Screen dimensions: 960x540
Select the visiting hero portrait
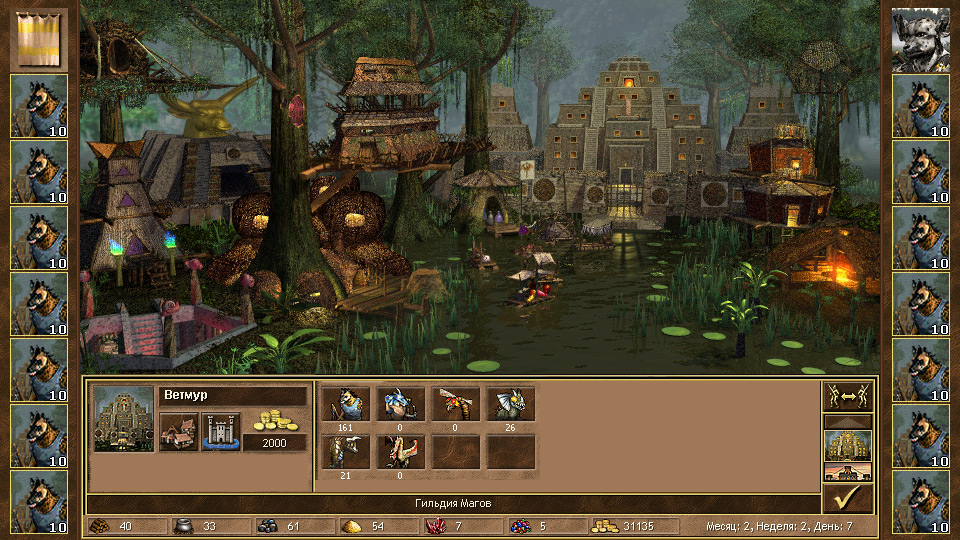(x=920, y=39)
